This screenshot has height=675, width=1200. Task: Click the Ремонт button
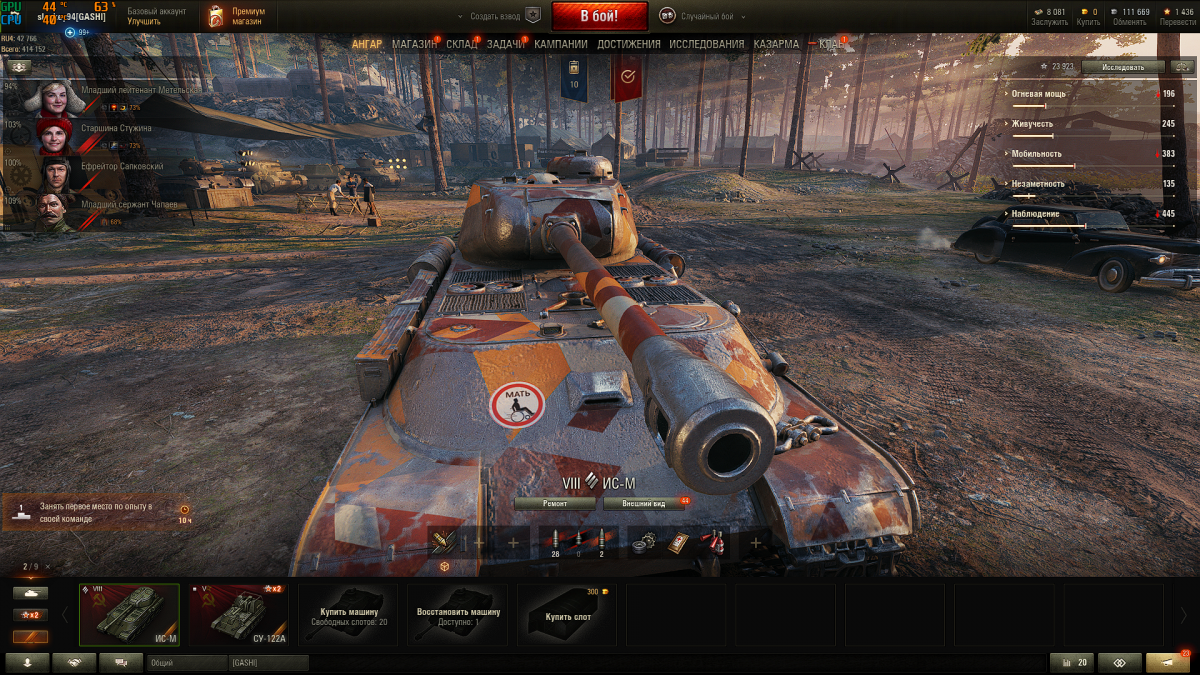(555, 503)
